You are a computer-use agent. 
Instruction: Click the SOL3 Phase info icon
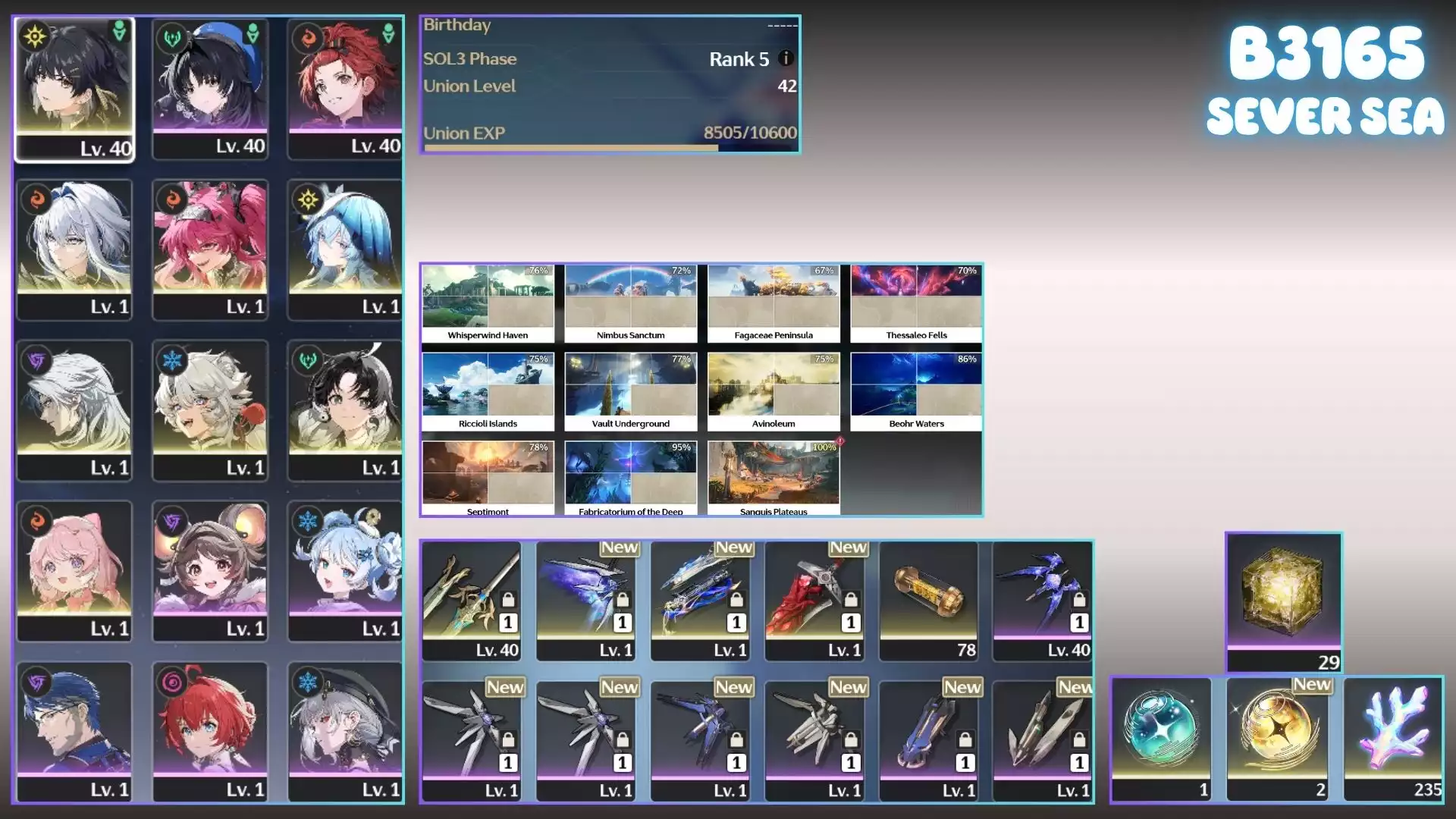pyautogui.click(x=786, y=58)
